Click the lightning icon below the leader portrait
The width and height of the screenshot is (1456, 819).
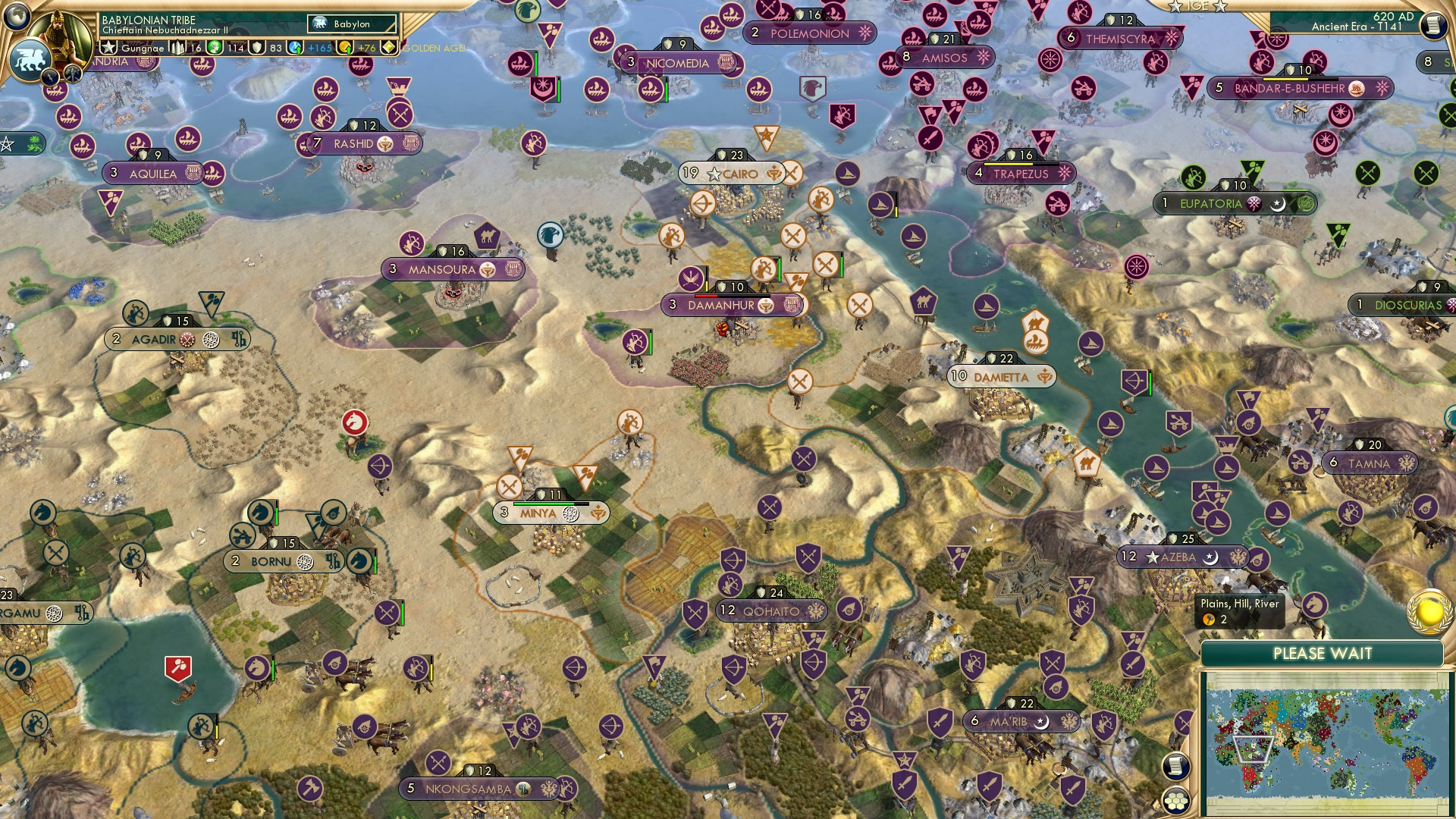(x=51, y=76)
